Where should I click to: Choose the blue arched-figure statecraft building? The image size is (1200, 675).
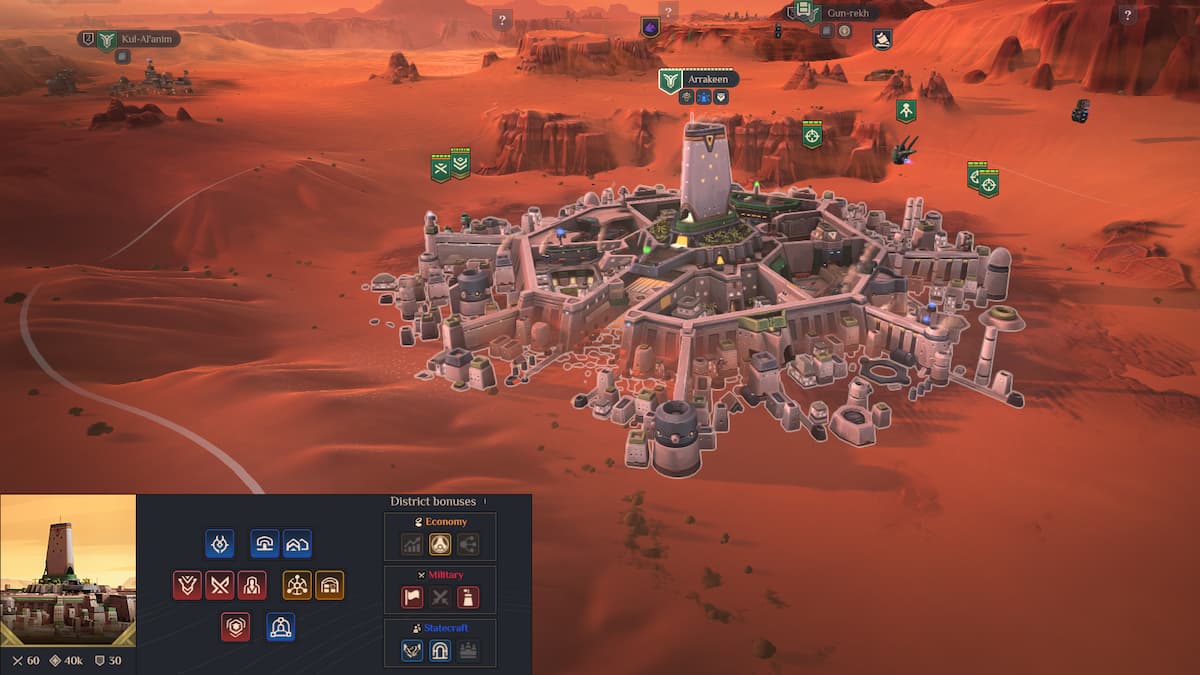pyautogui.click(x=281, y=627)
